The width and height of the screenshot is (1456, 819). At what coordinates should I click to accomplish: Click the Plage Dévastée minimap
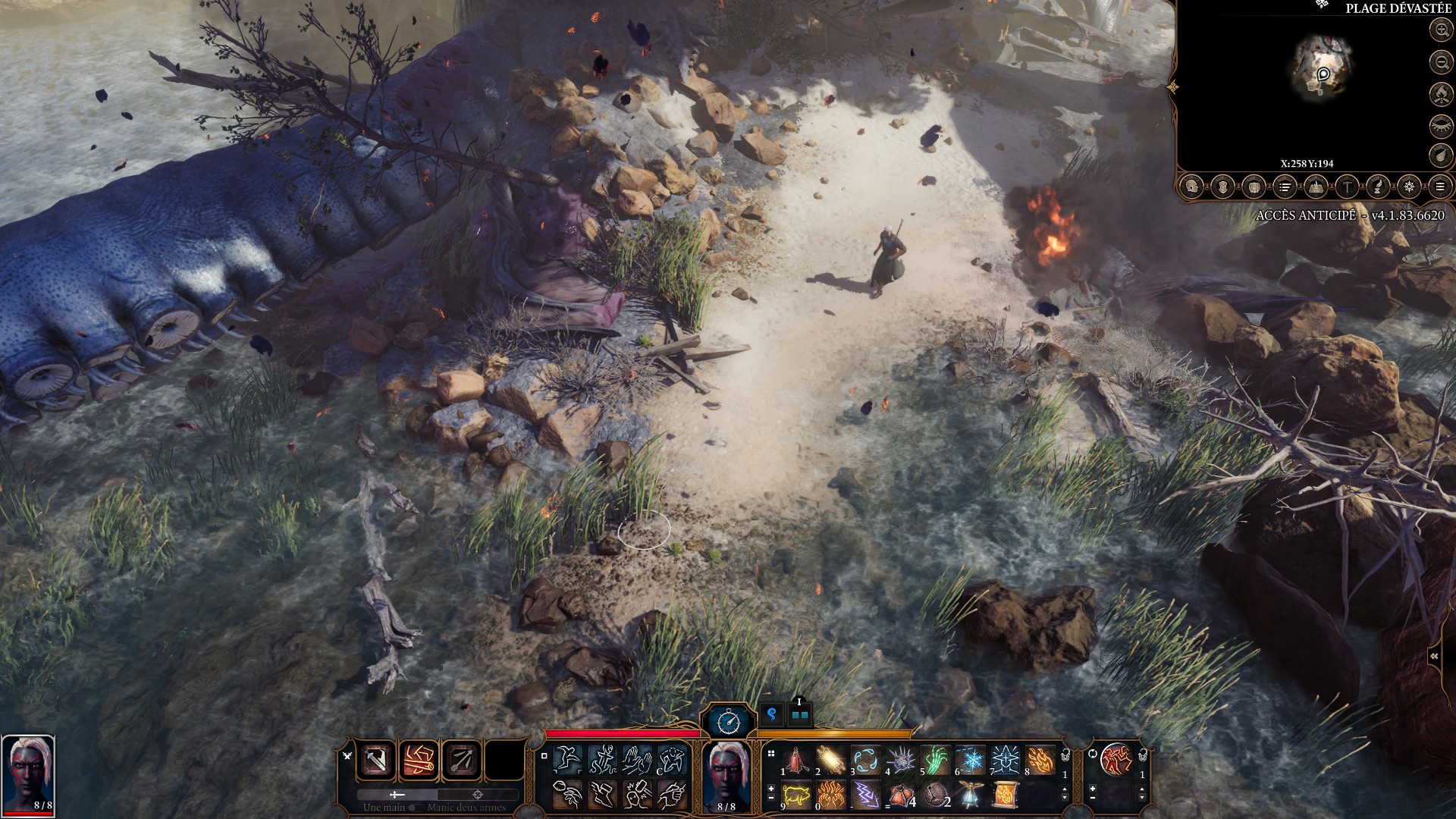click(1320, 68)
